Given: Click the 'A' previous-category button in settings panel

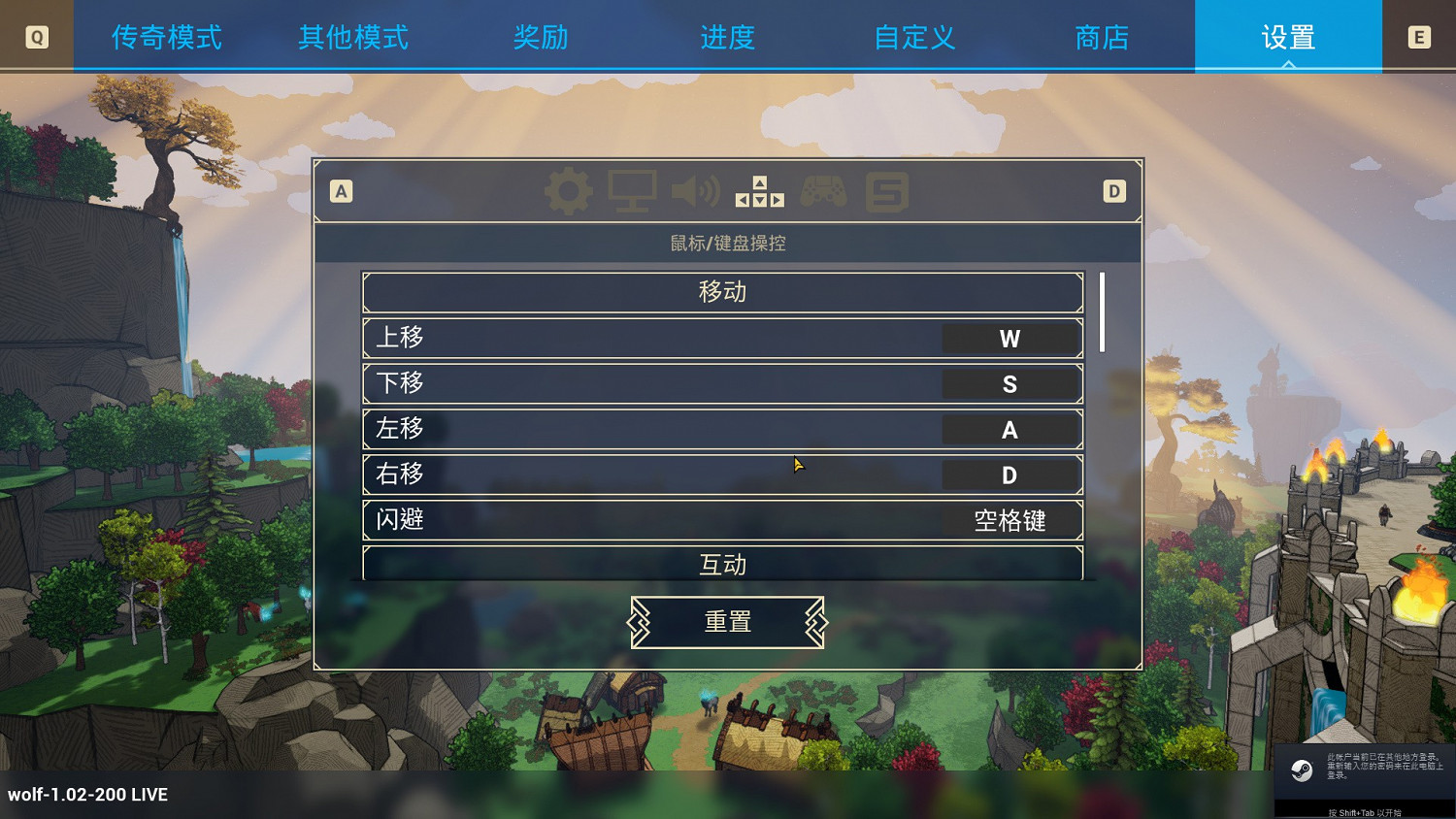Looking at the screenshot, I should (x=341, y=191).
